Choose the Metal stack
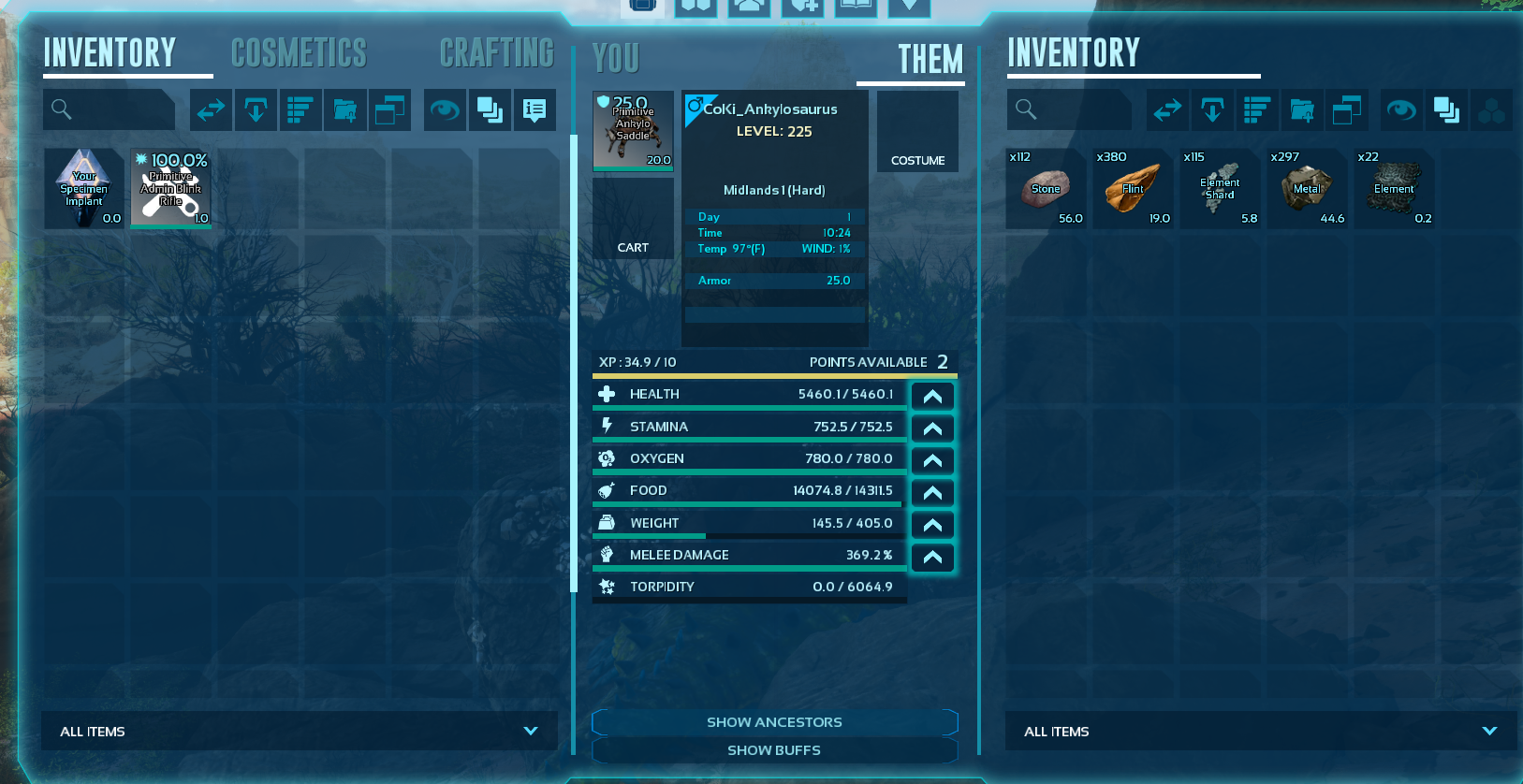The width and height of the screenshot is (1523, 784). click(x=1307, y=188)
